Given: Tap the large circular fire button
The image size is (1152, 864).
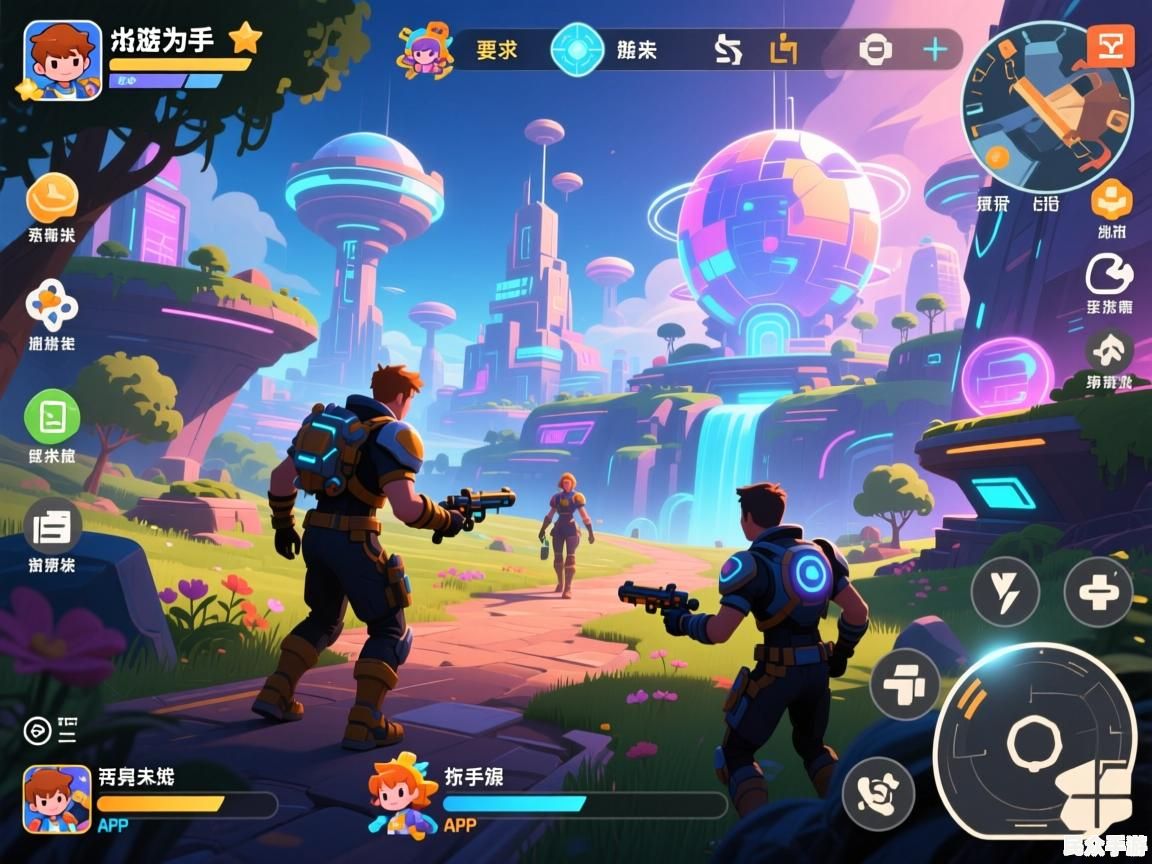Looking at the screenshot, I should (x=1034, y=741).
